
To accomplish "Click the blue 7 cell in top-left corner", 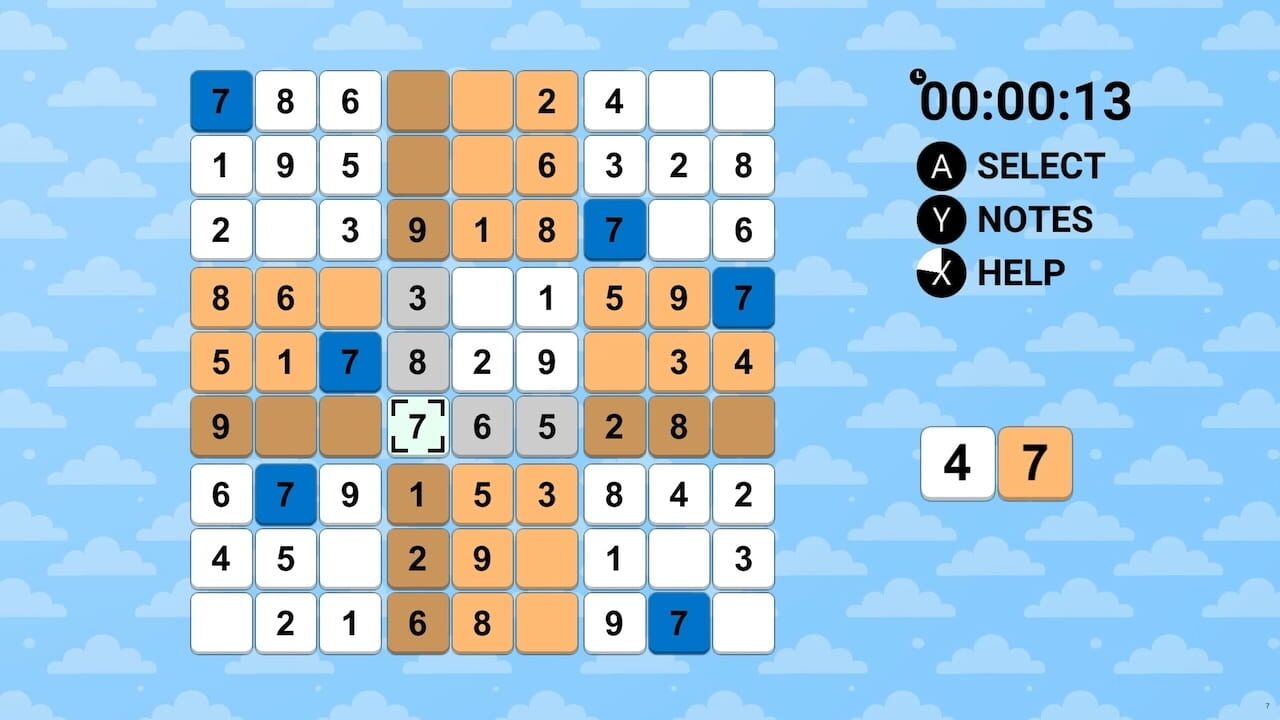I will tap(221, 101).
